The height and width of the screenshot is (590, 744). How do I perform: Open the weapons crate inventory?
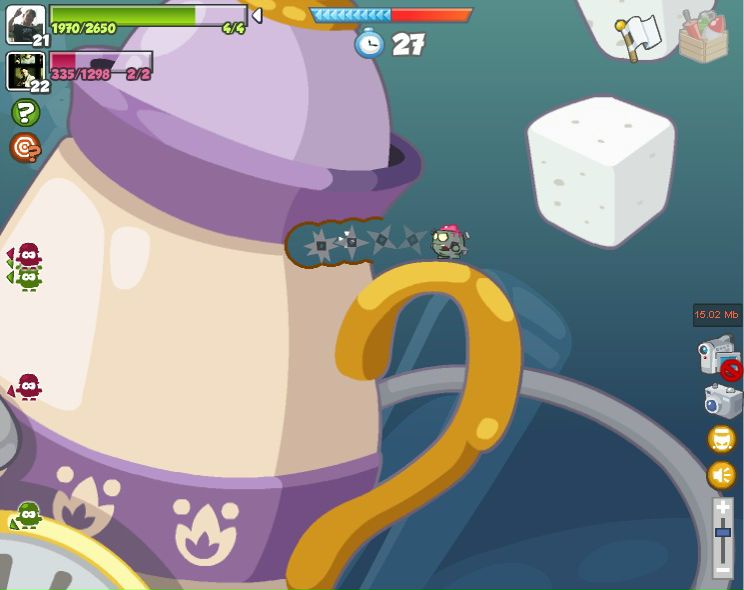click(703, 38)
